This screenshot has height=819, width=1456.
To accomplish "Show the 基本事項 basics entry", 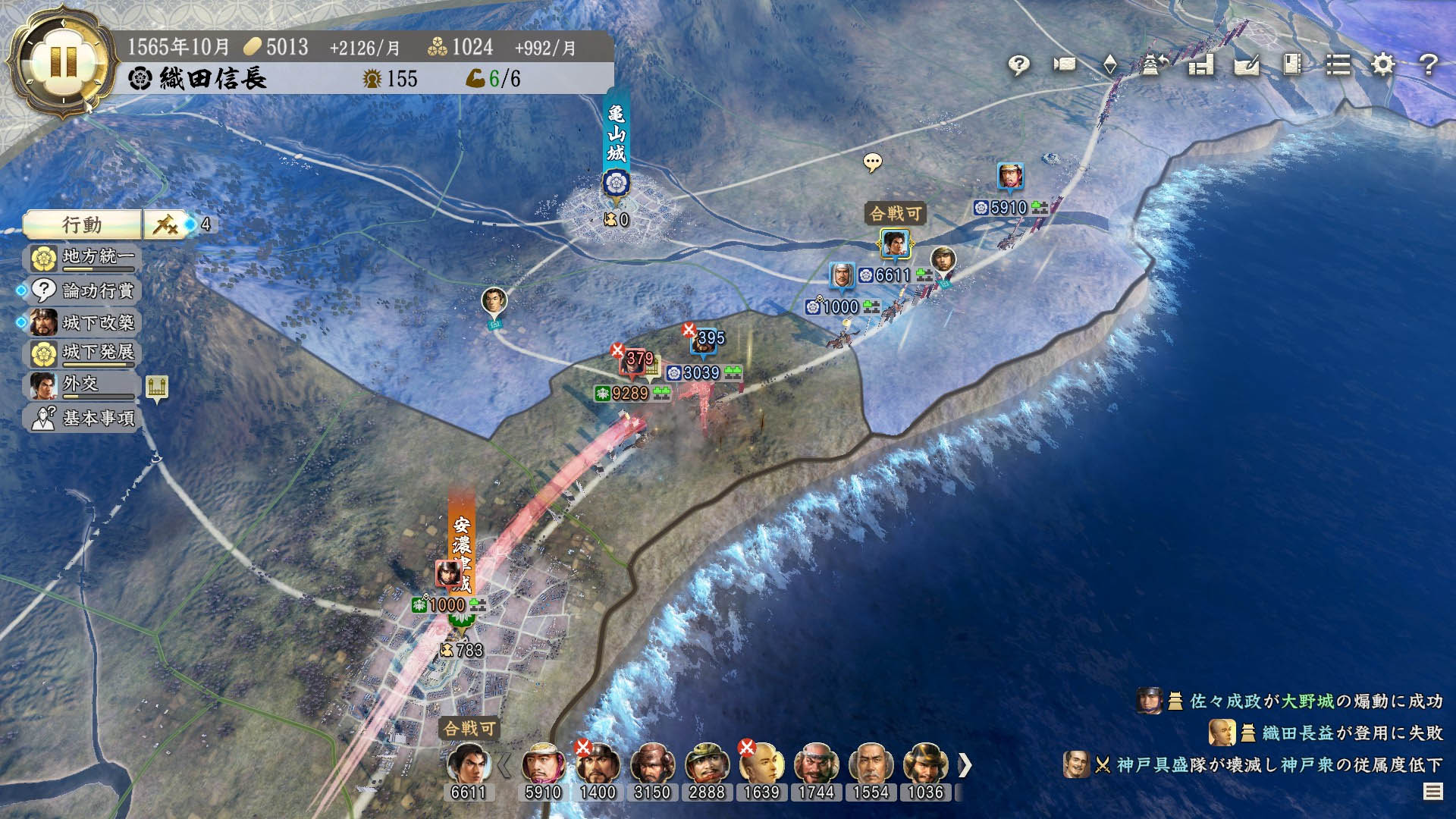I will (83, 418).
